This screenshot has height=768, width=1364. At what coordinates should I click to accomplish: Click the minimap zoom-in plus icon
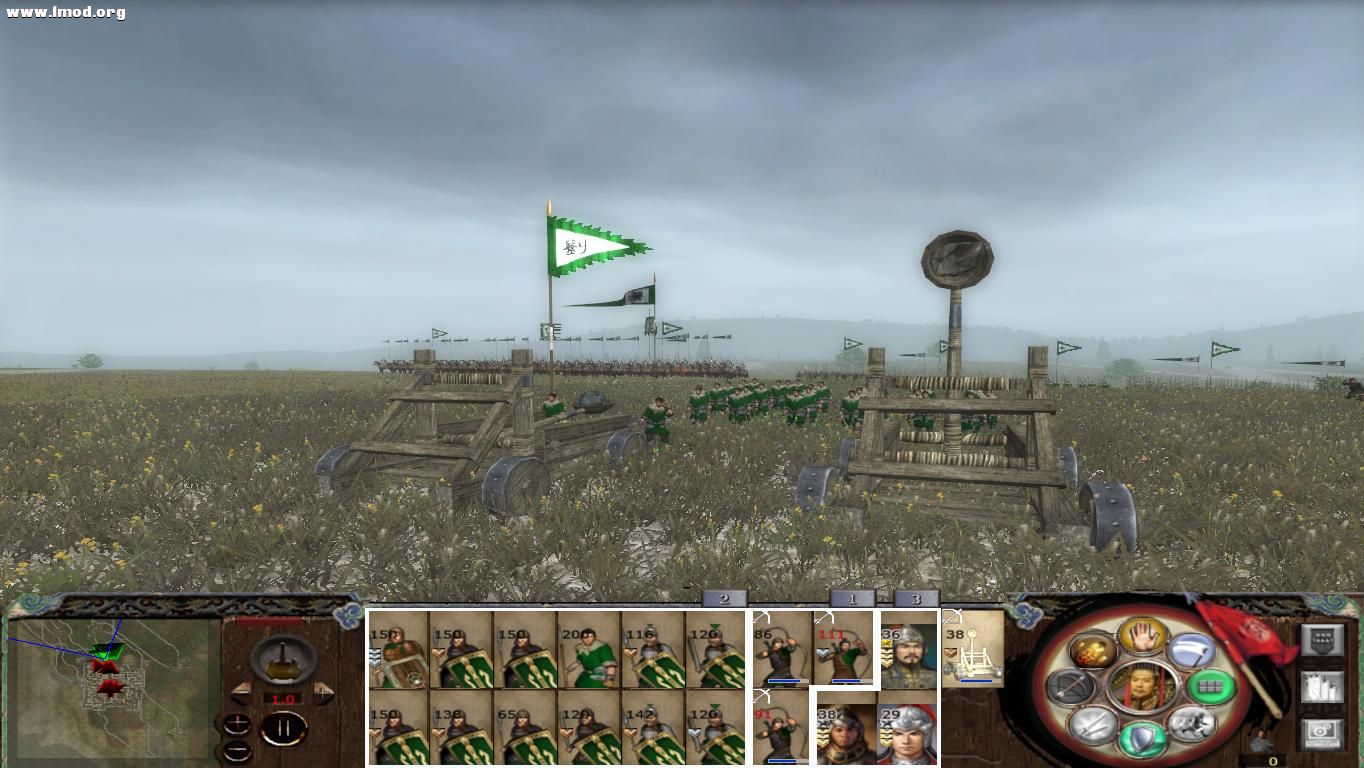tap(237, 723)
